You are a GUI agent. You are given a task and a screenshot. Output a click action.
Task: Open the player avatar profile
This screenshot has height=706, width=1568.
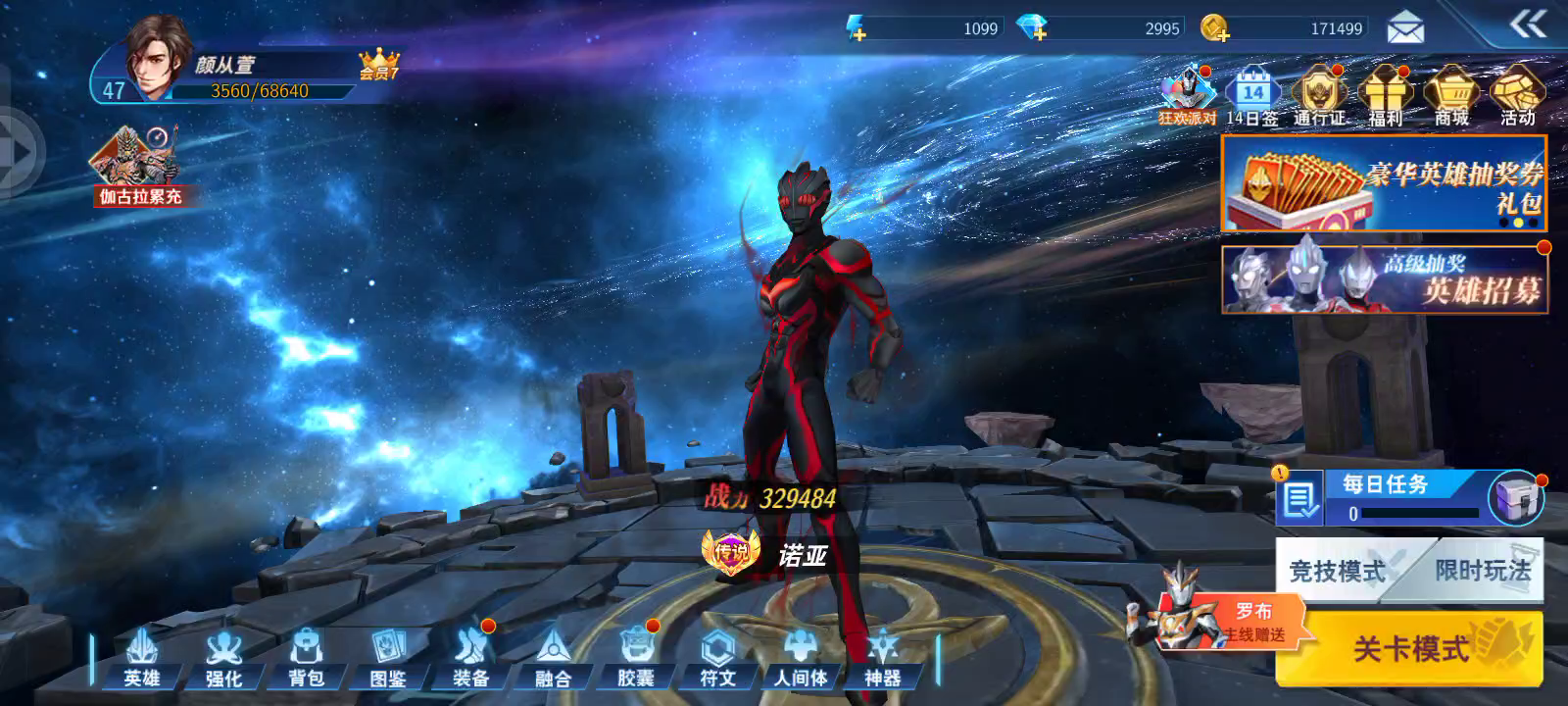[x=157, y=59]
